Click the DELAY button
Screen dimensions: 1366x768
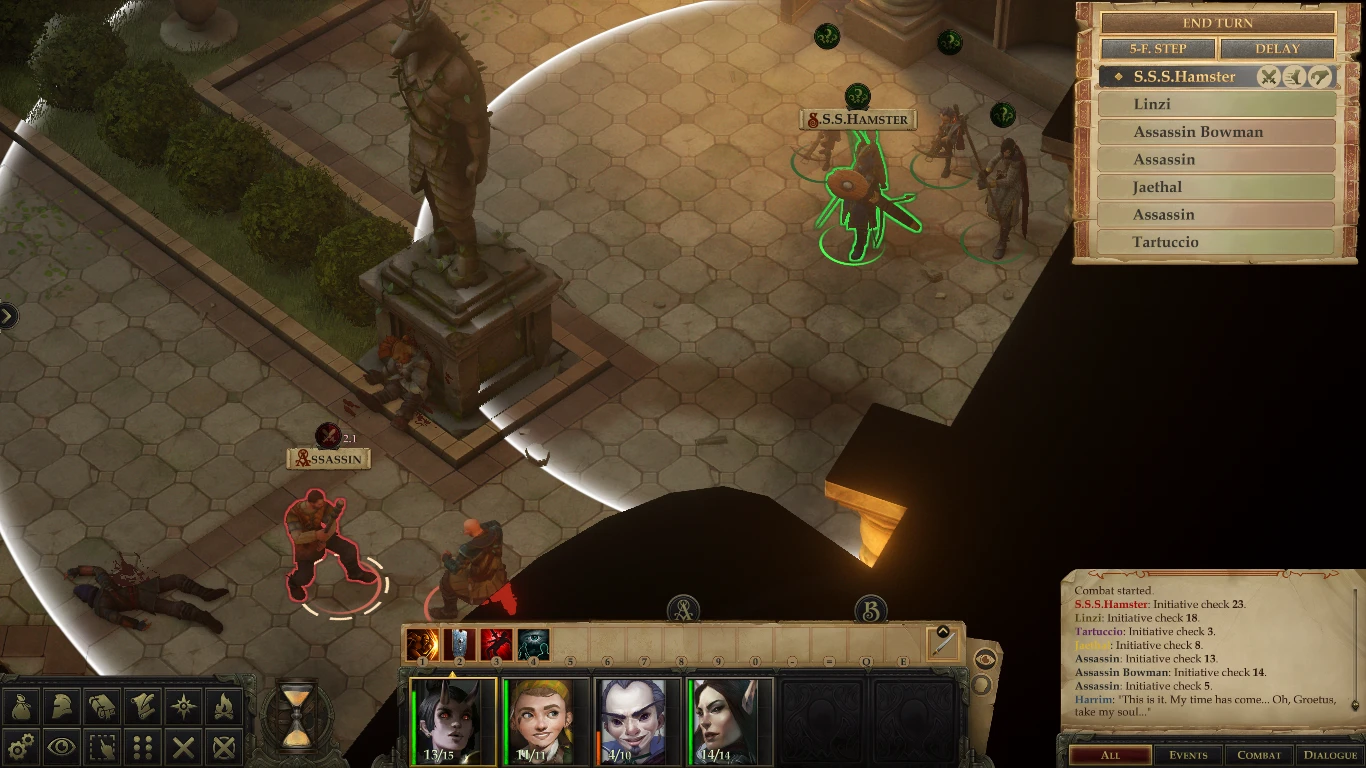pos(1277,48)
